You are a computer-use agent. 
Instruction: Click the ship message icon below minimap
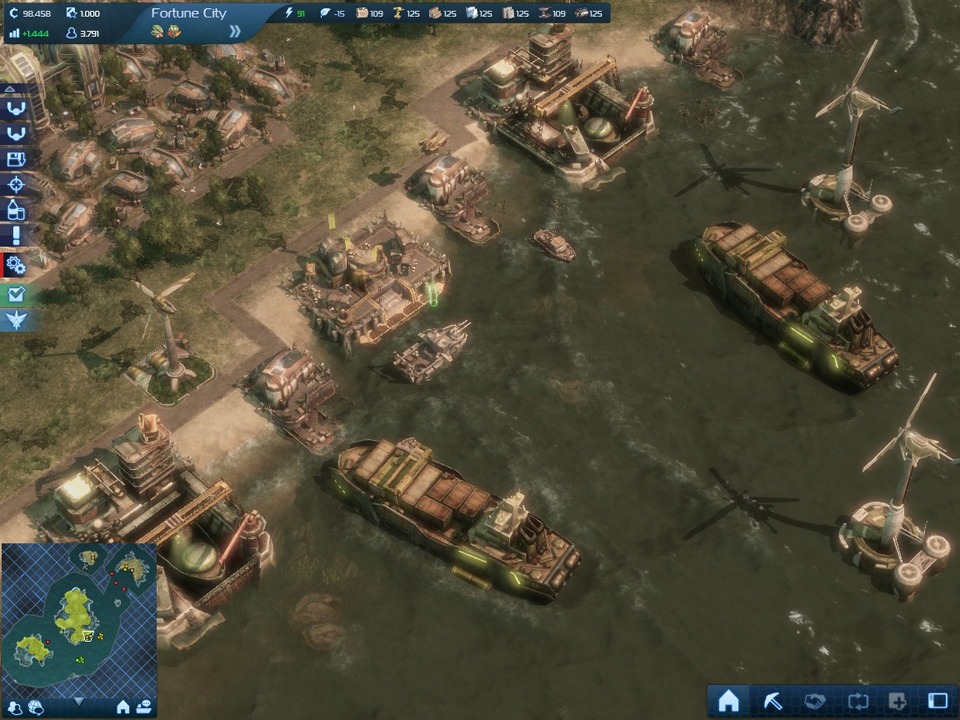click(144, 707)
